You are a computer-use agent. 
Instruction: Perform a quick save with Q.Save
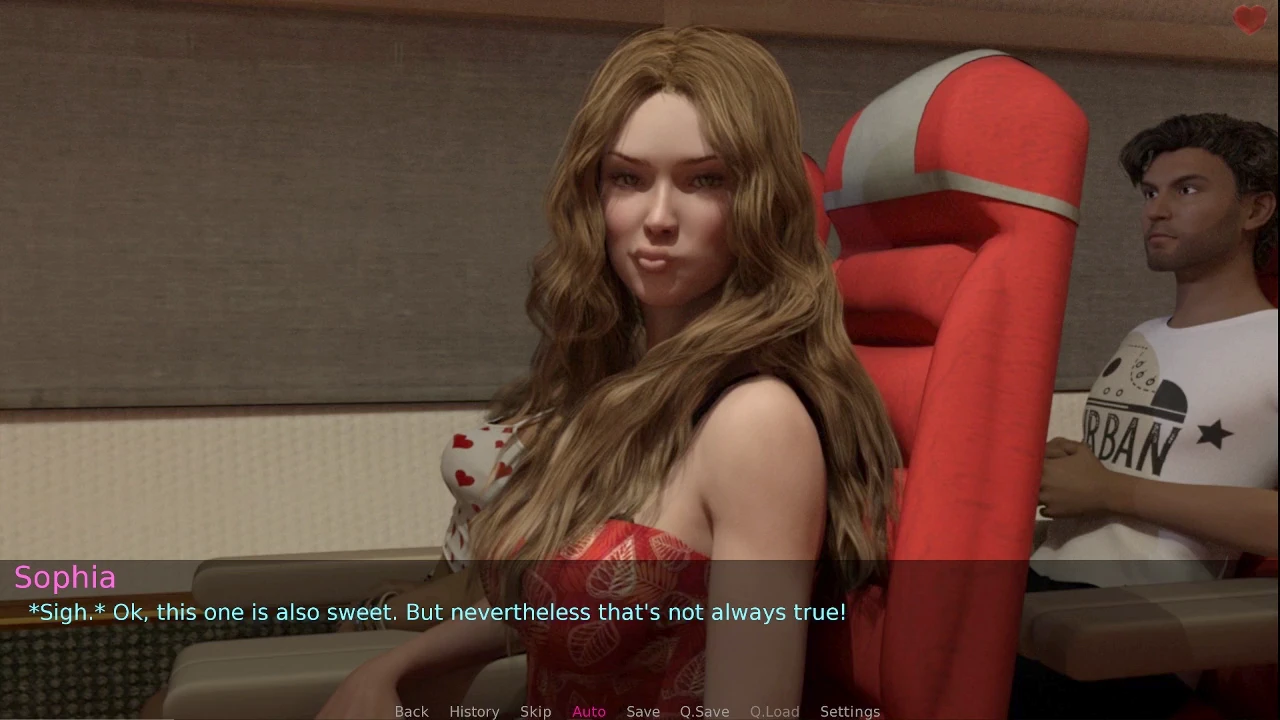pyautogui.click(x=704, y=711)
